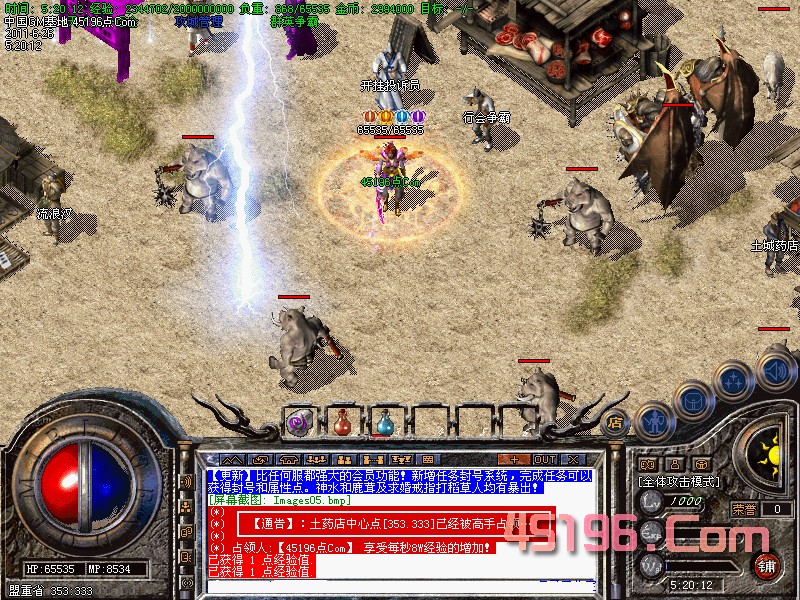Click the speaker icon left of the chat box
800x600 pixels.
[185, 481]
